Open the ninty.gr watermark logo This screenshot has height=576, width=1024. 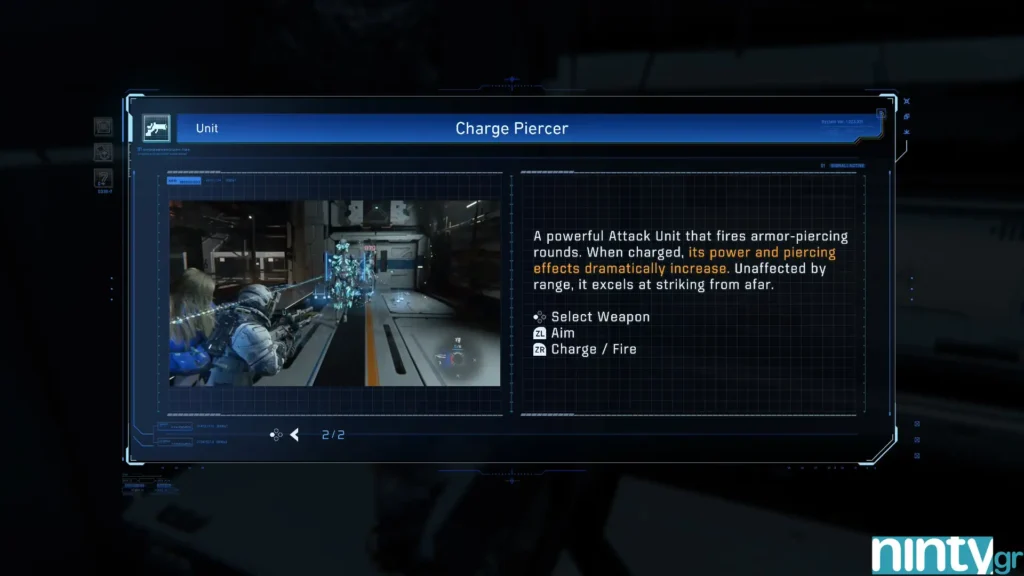932,554
